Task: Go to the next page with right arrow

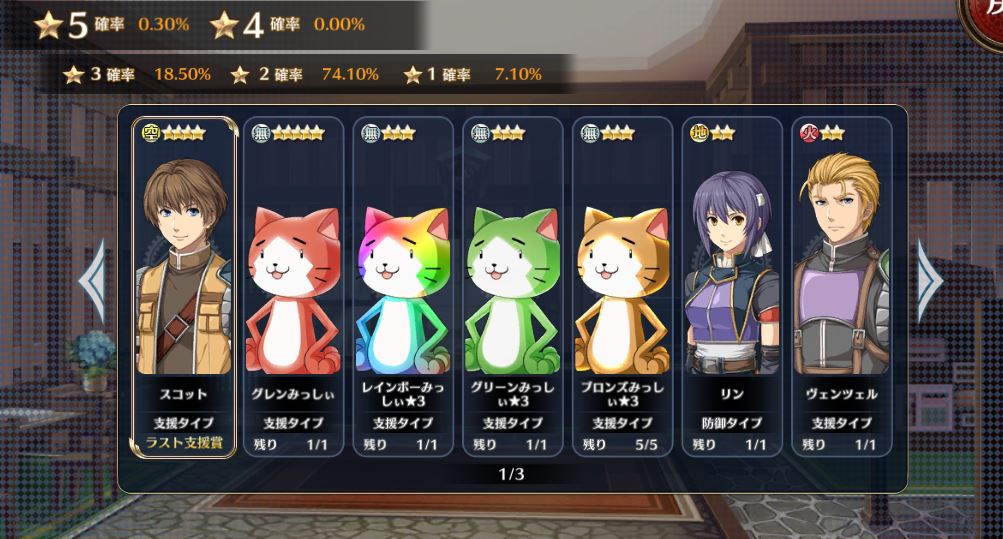Action: coord(929,281)
